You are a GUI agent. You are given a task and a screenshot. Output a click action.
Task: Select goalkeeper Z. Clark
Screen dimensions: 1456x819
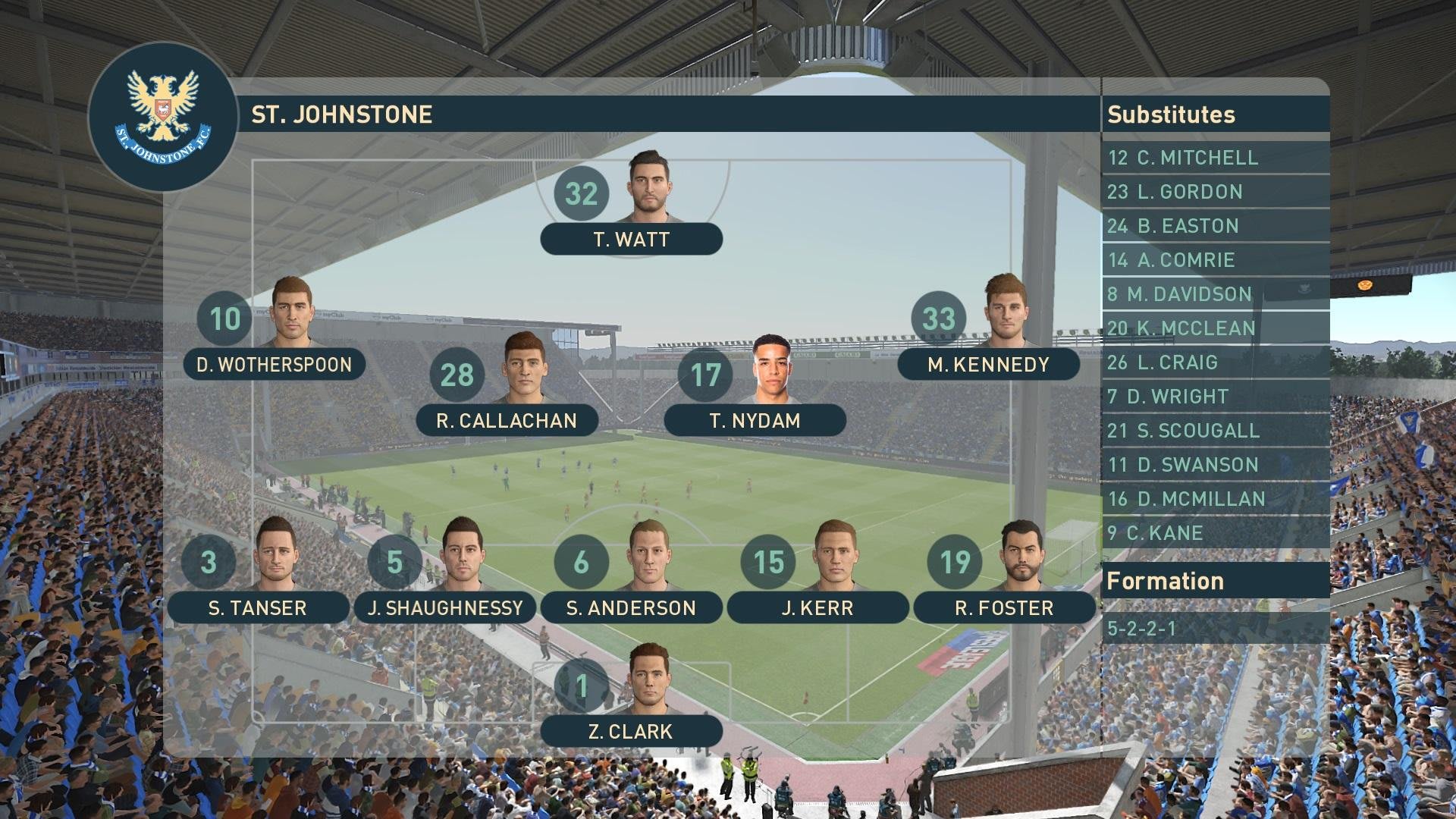pyautogui.click(x=631, y=732)
